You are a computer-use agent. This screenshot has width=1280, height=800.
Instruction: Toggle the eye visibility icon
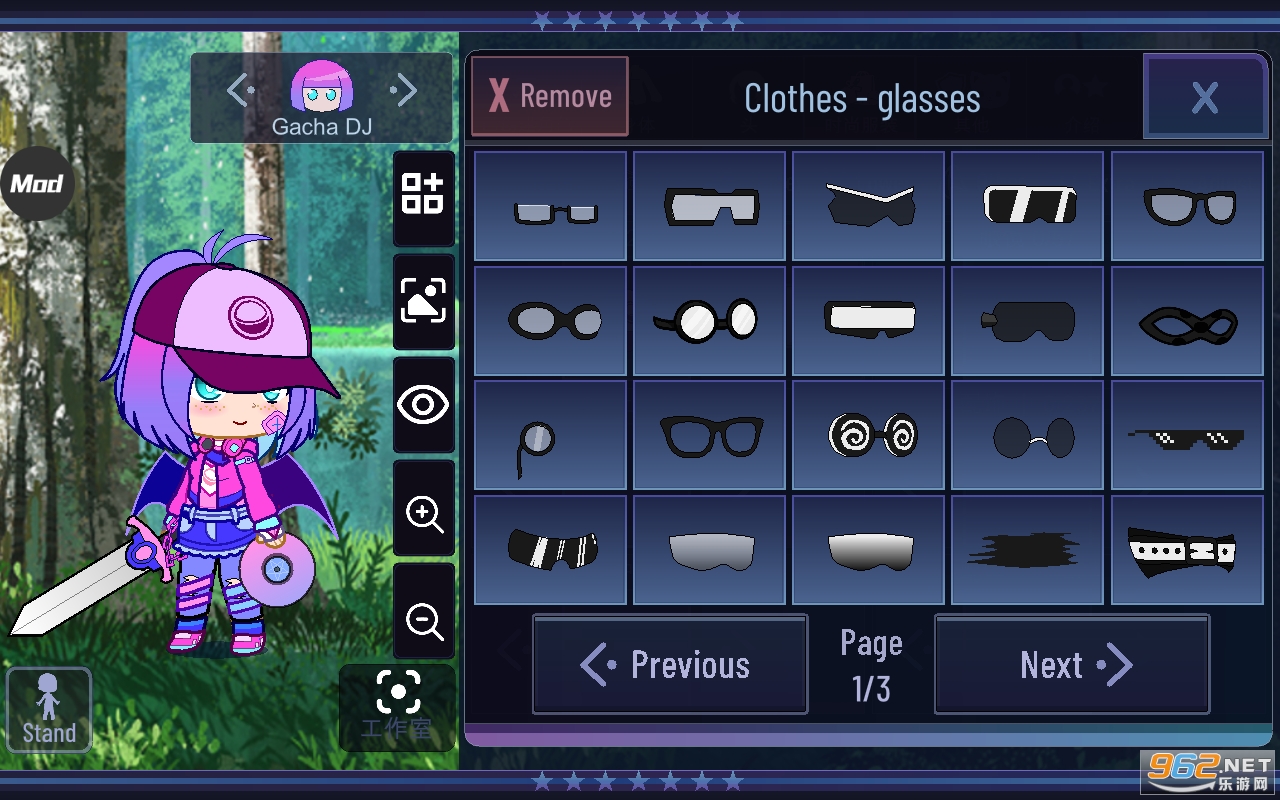(424, 405)
